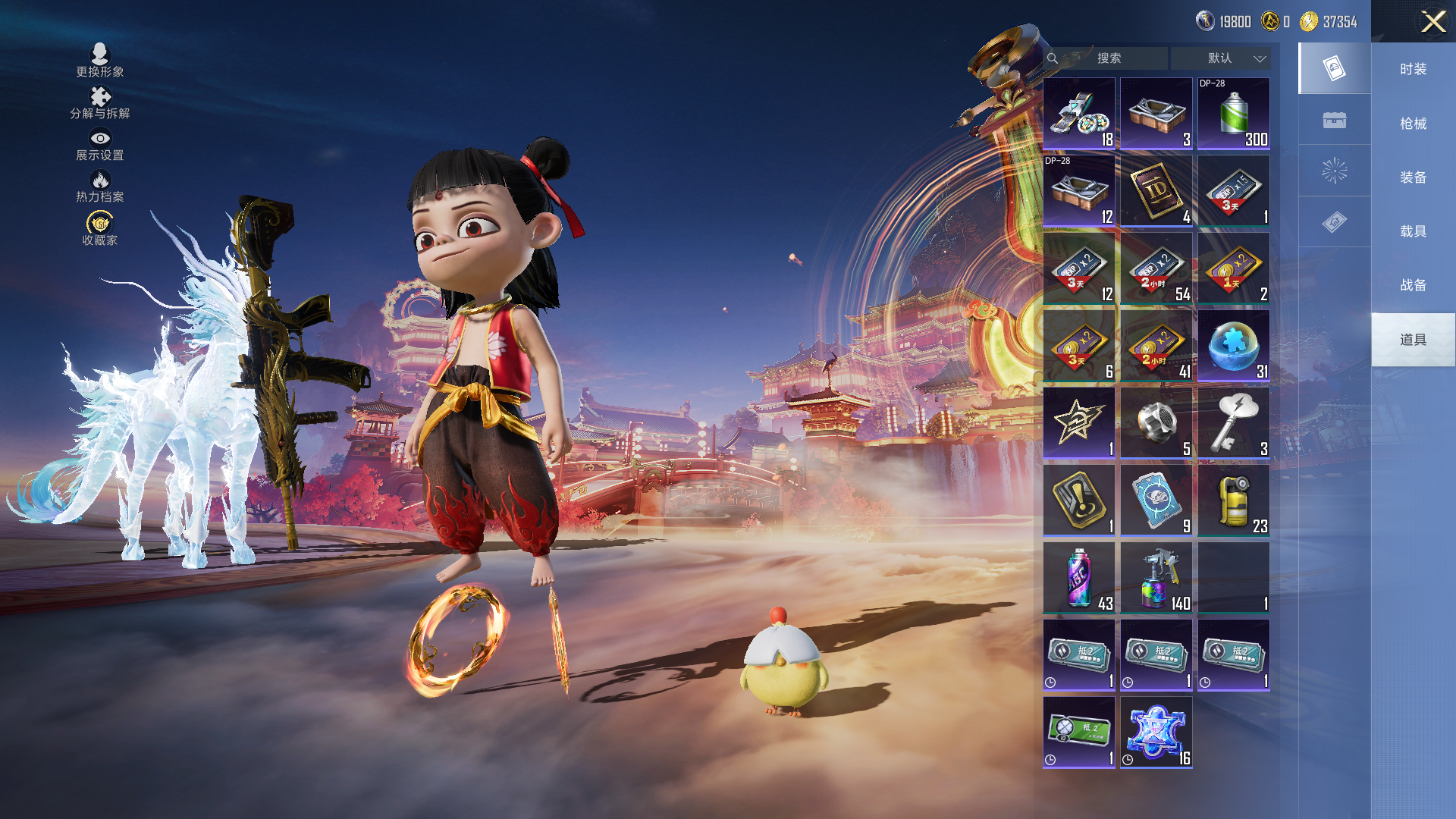Screen dimensions: 1456x819
Task: Open the 枪械 category
Action: point(1413,123)
